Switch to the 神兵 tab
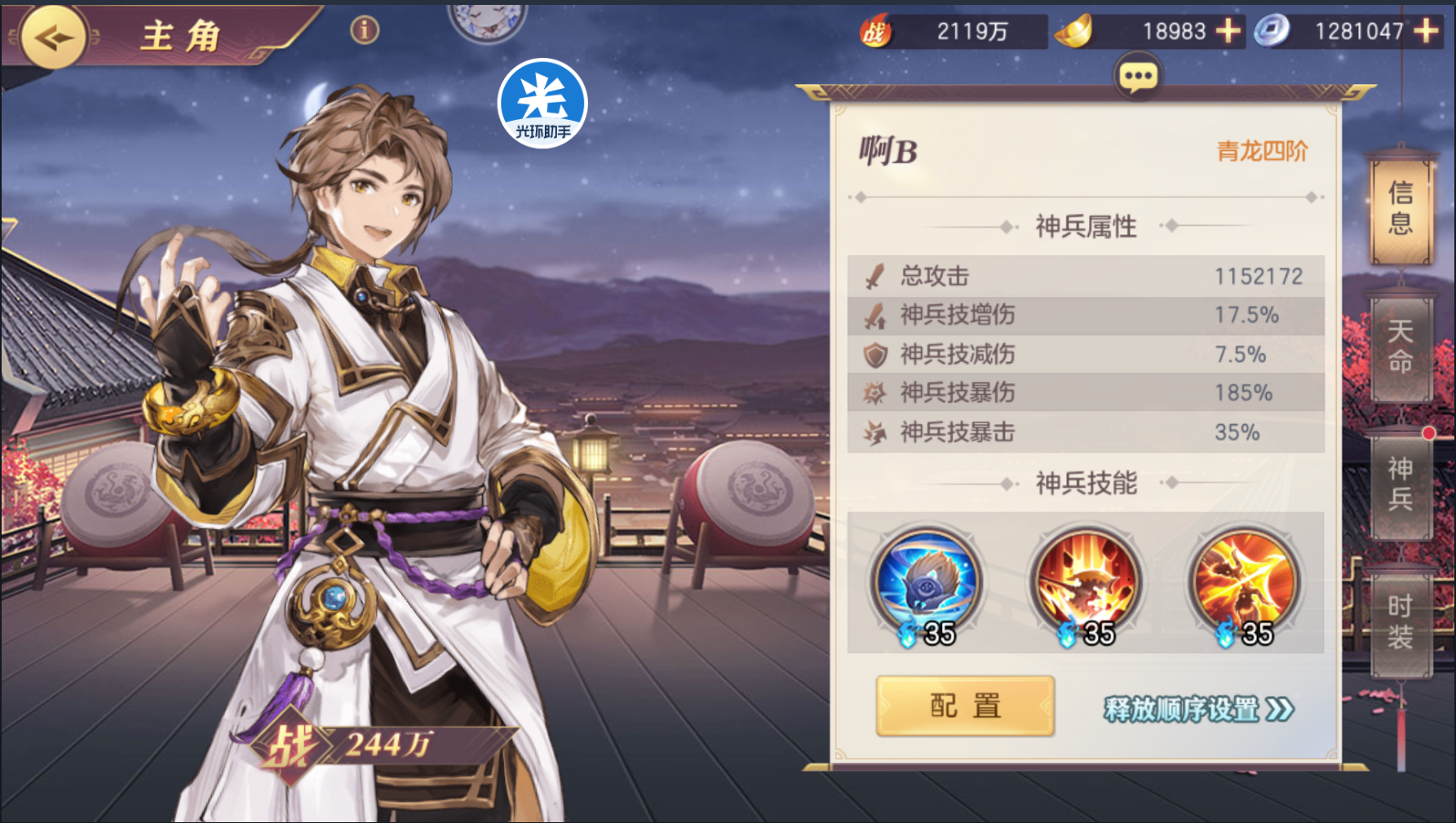Viewport: 1456px width, 823px height. click(x=1401, y=483)
